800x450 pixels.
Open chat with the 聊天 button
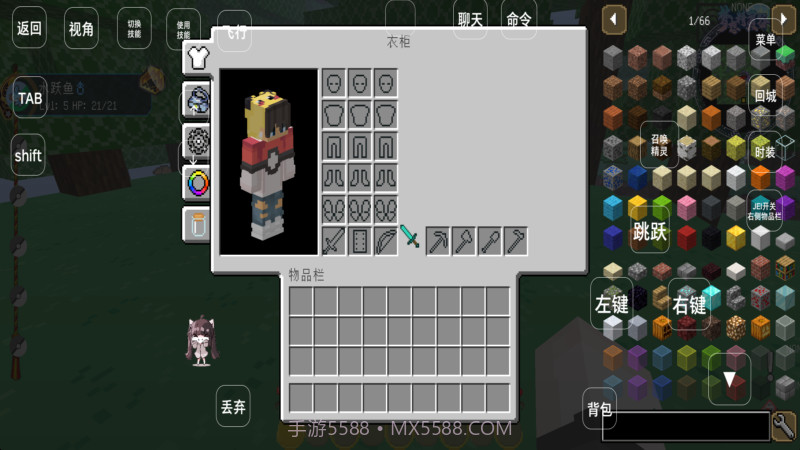point(470,20)
